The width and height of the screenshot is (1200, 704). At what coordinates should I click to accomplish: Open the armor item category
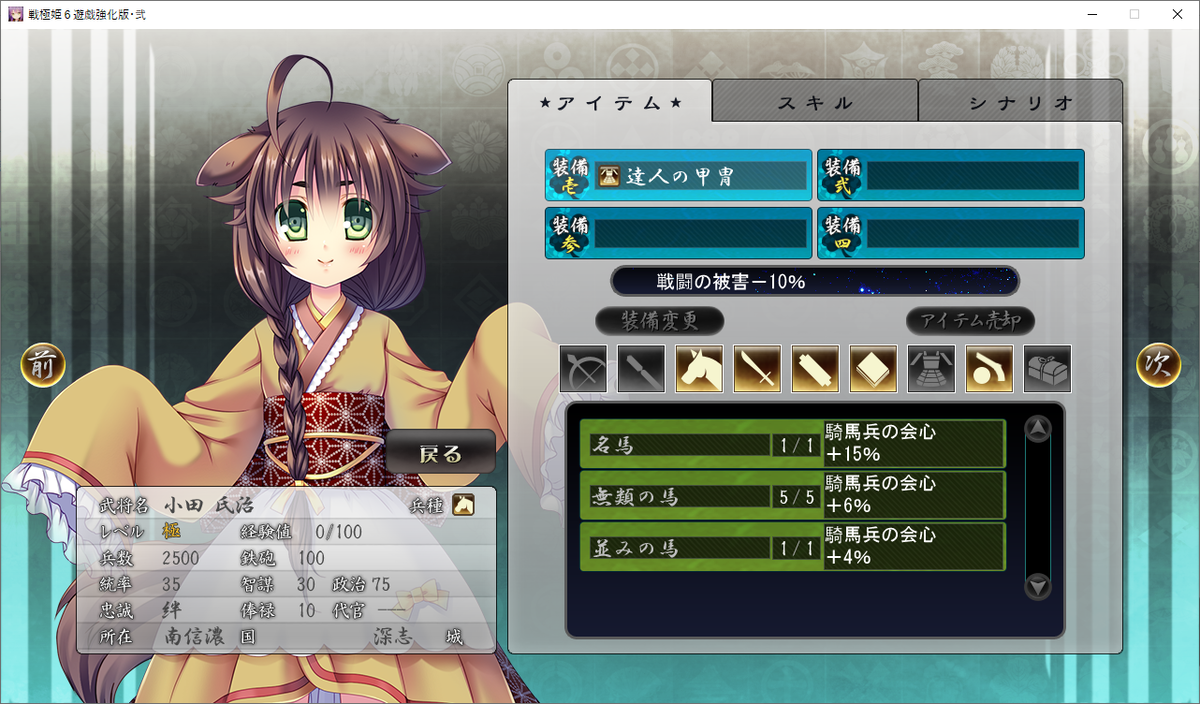click(932, 369)
